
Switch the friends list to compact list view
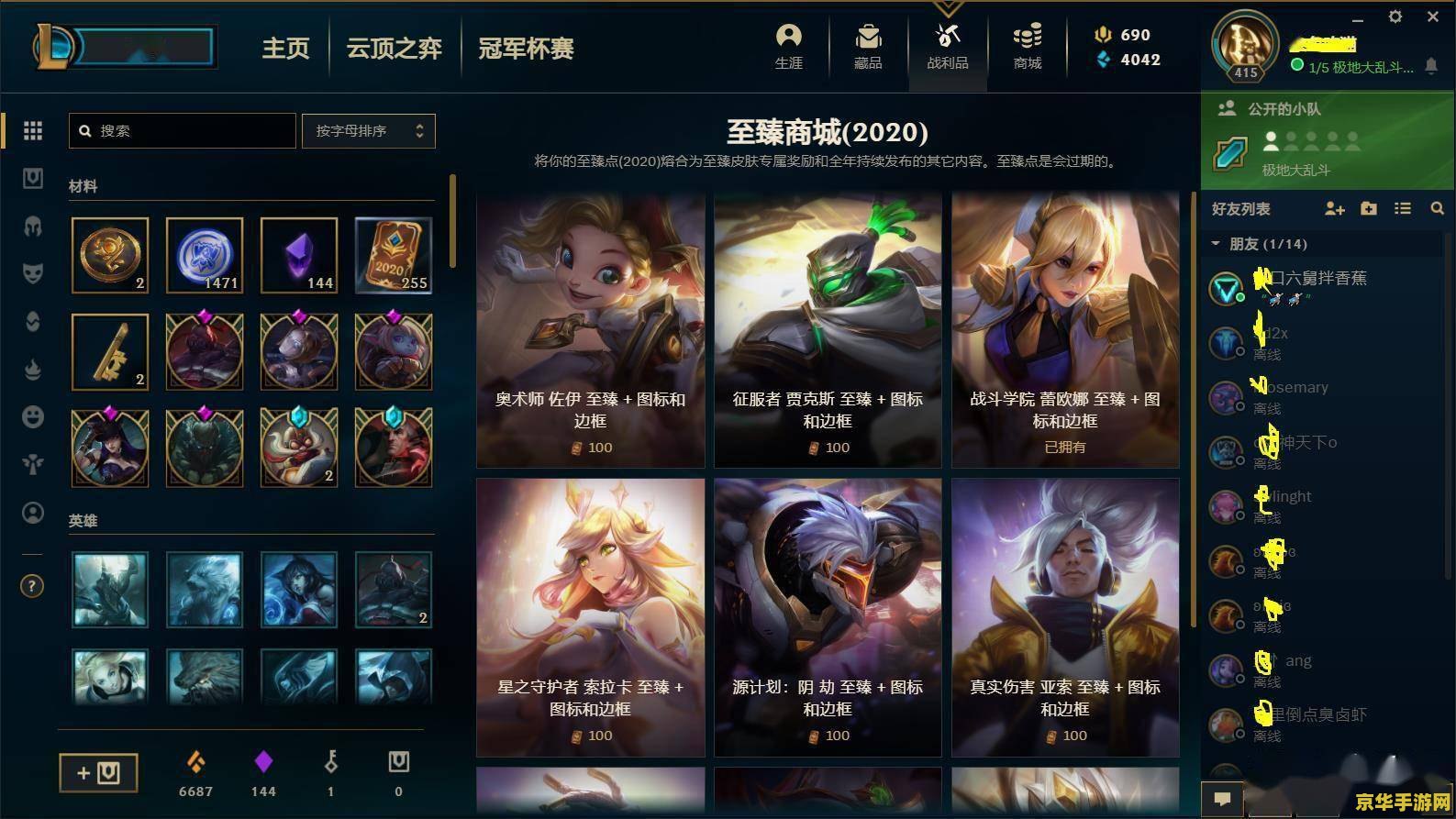pos(1402,208)
